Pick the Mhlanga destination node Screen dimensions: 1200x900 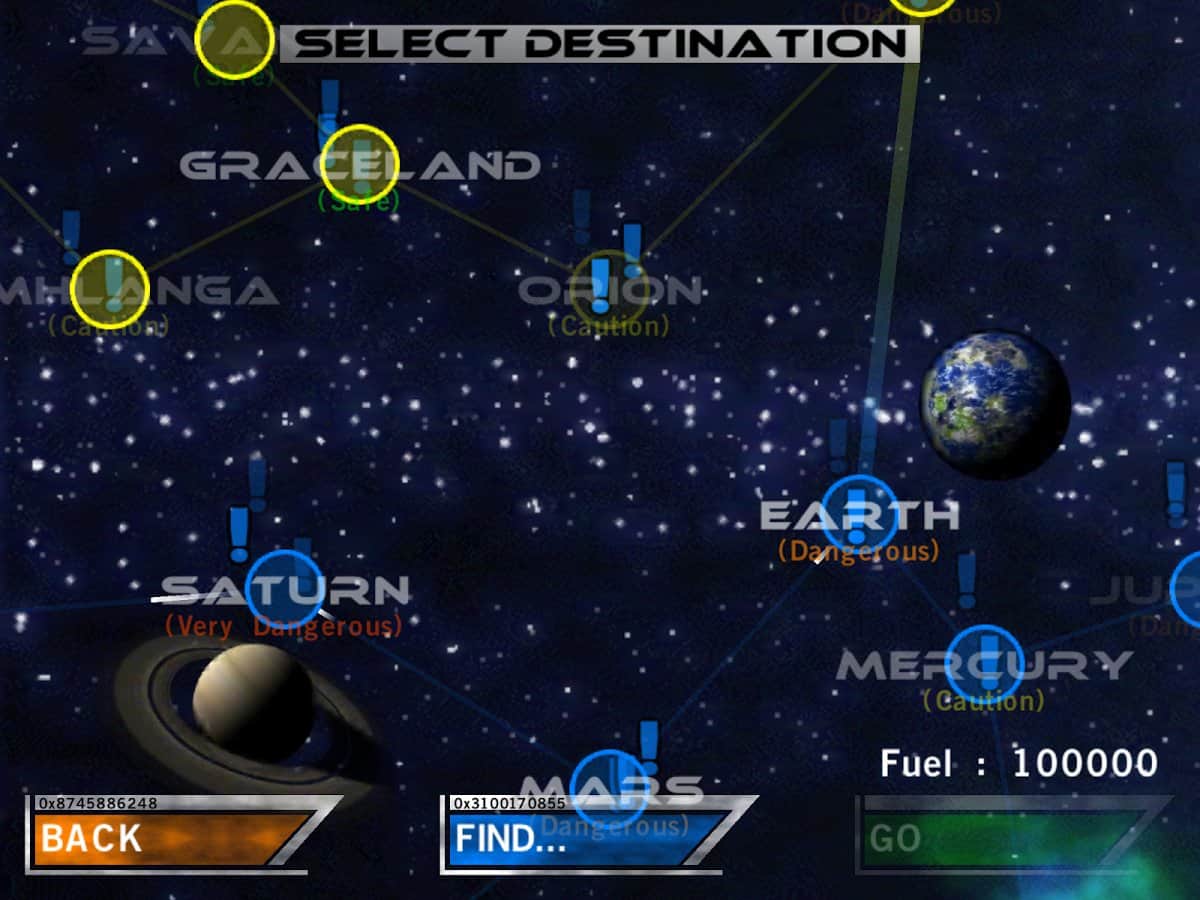pos(110,289)
